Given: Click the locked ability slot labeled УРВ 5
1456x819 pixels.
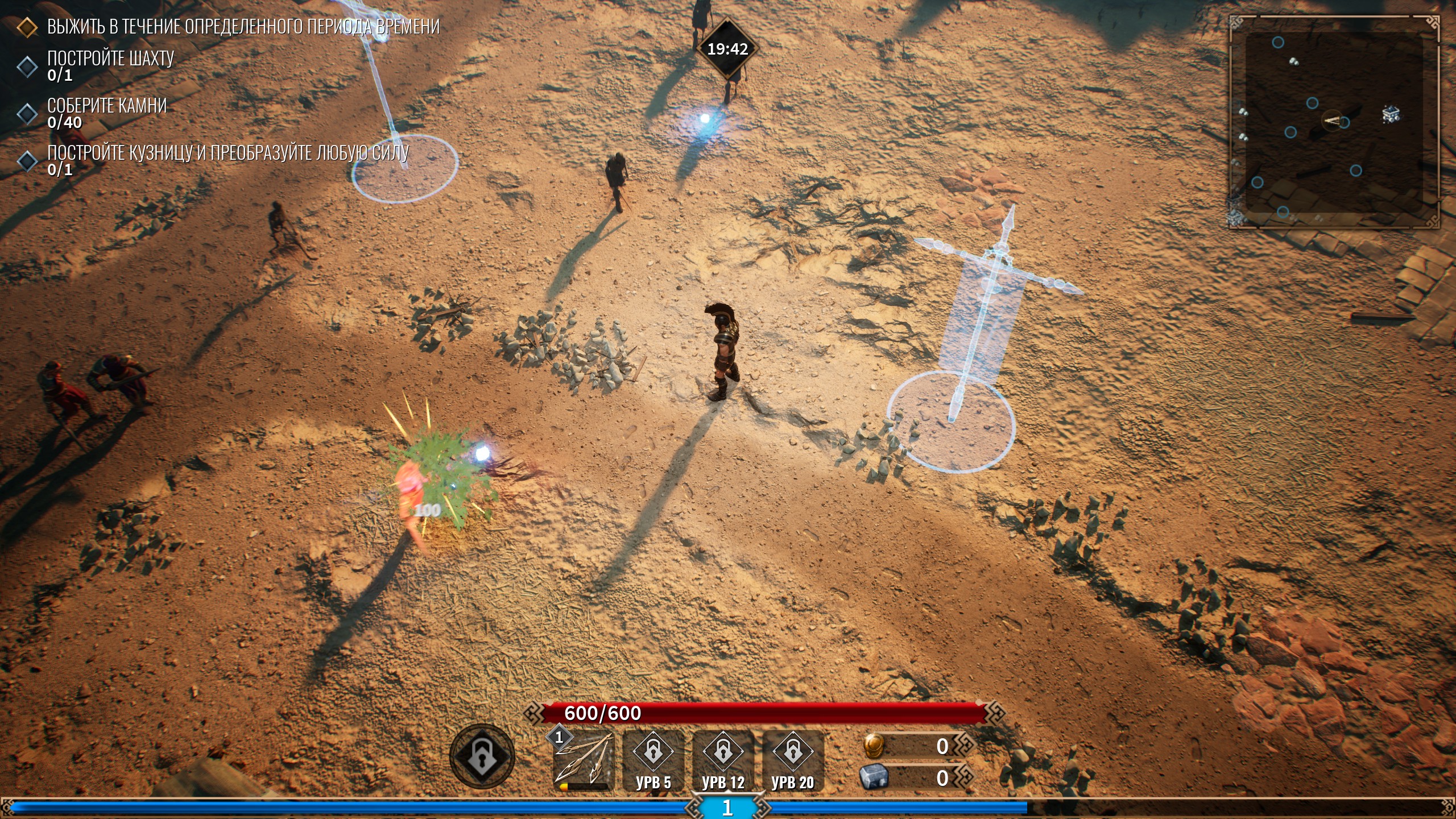Looking at the screenshot, I should tap(653, 760).
